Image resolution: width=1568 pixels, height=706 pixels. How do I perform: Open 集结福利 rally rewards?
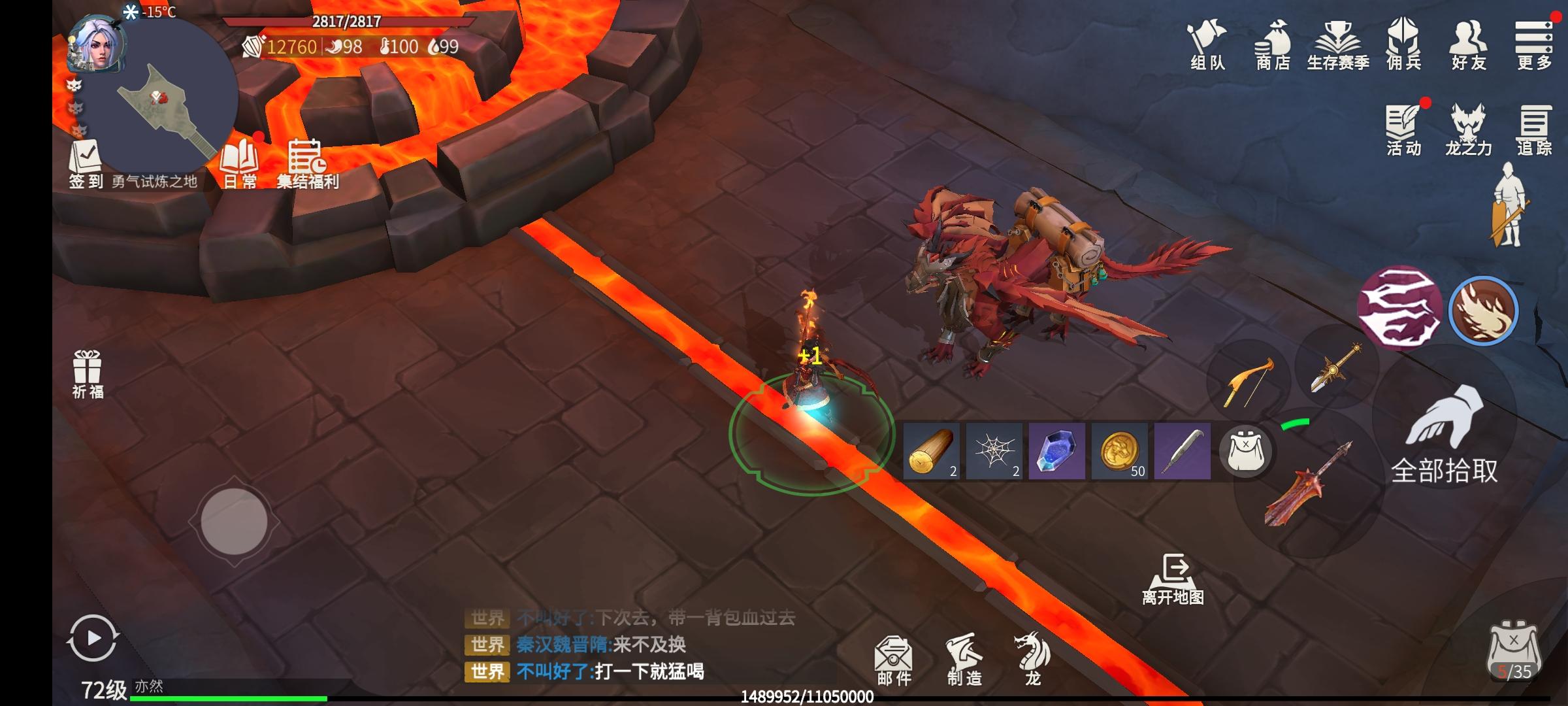[x=307, y=163]
